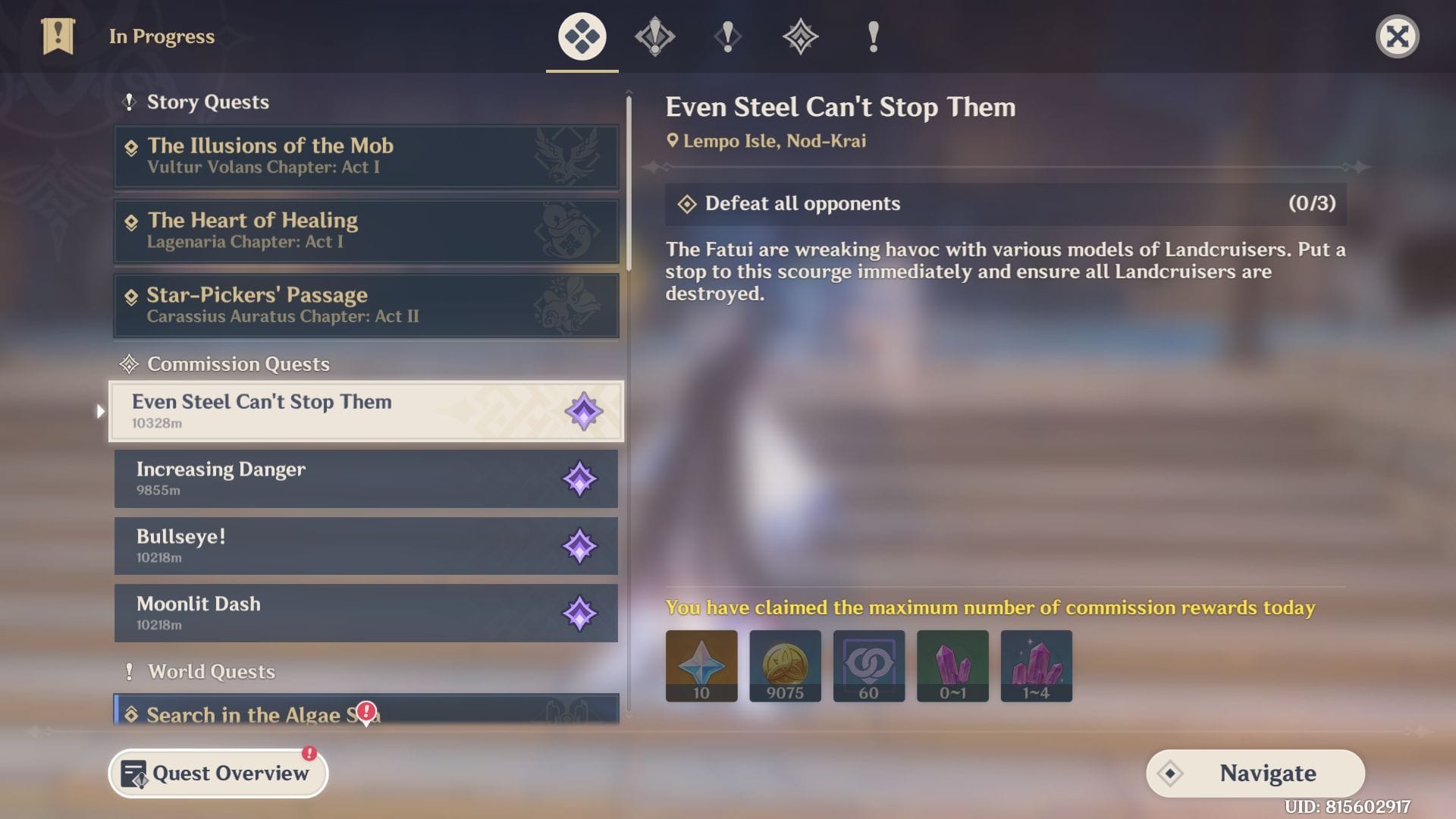Navigate to the selected quest
This screenshot has height=819, width=1456.
coord(1255,773)
